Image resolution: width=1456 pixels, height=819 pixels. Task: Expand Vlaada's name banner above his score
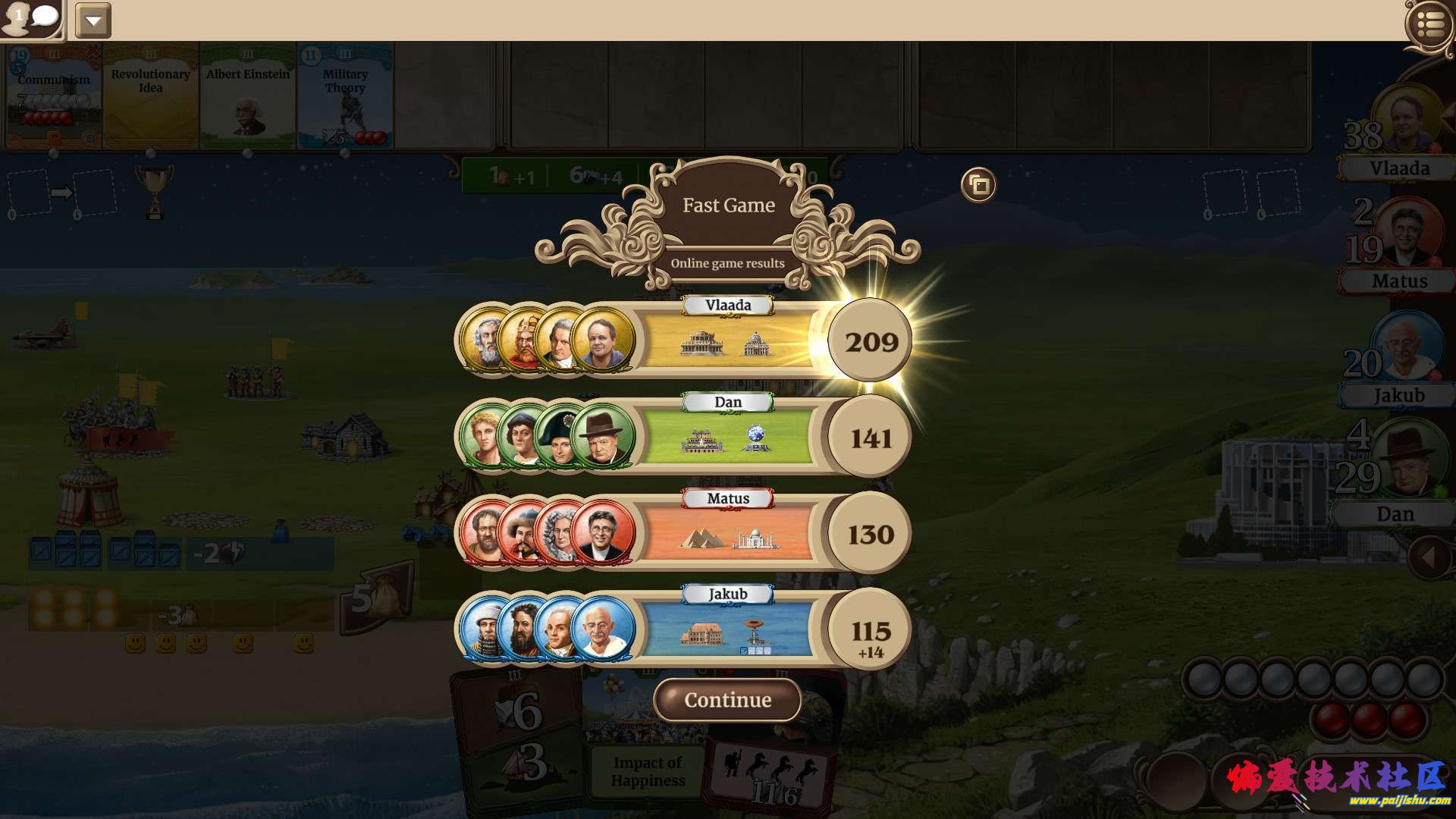[728, 305]
